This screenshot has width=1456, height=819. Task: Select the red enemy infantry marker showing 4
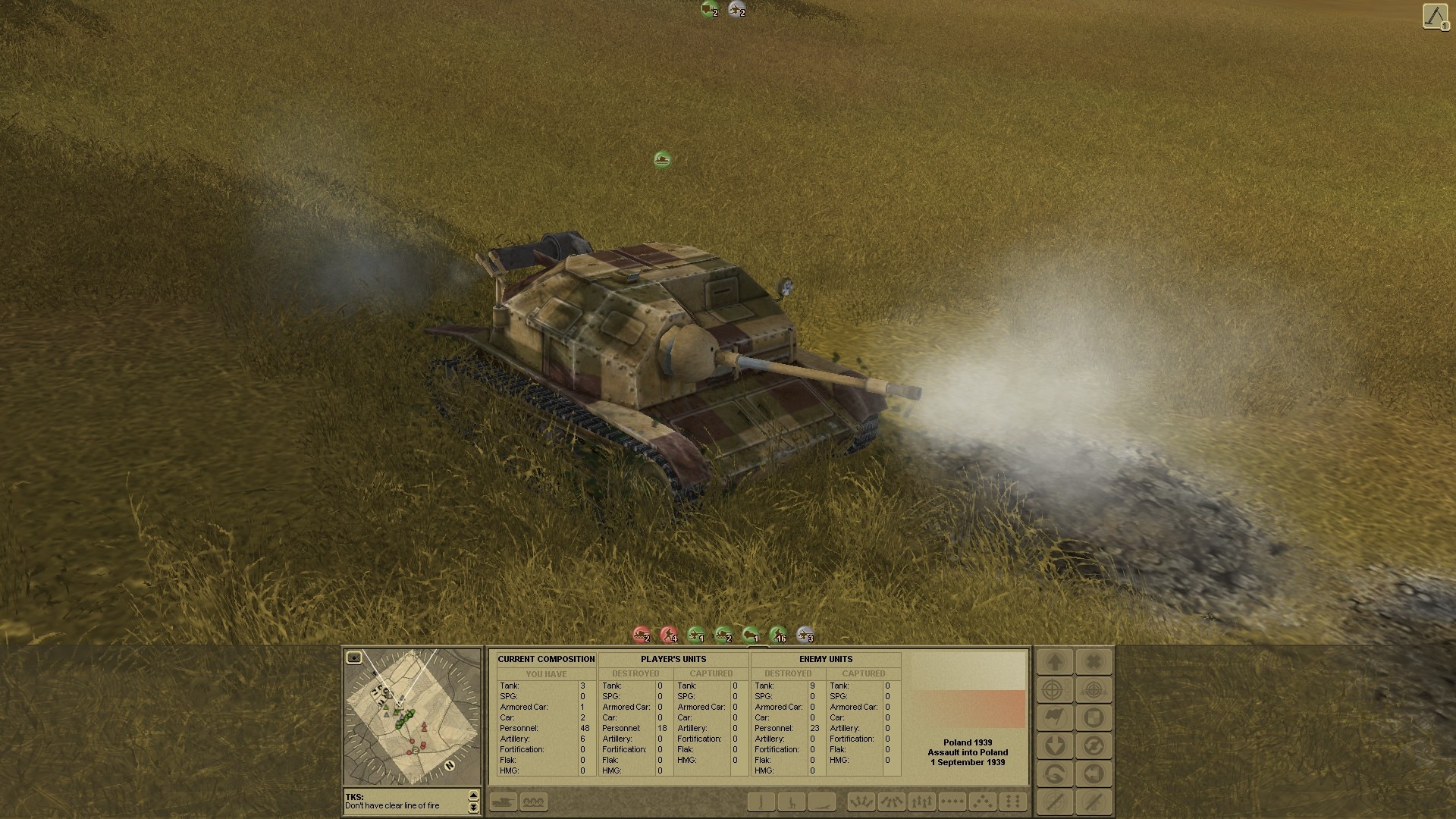[669, 635]
